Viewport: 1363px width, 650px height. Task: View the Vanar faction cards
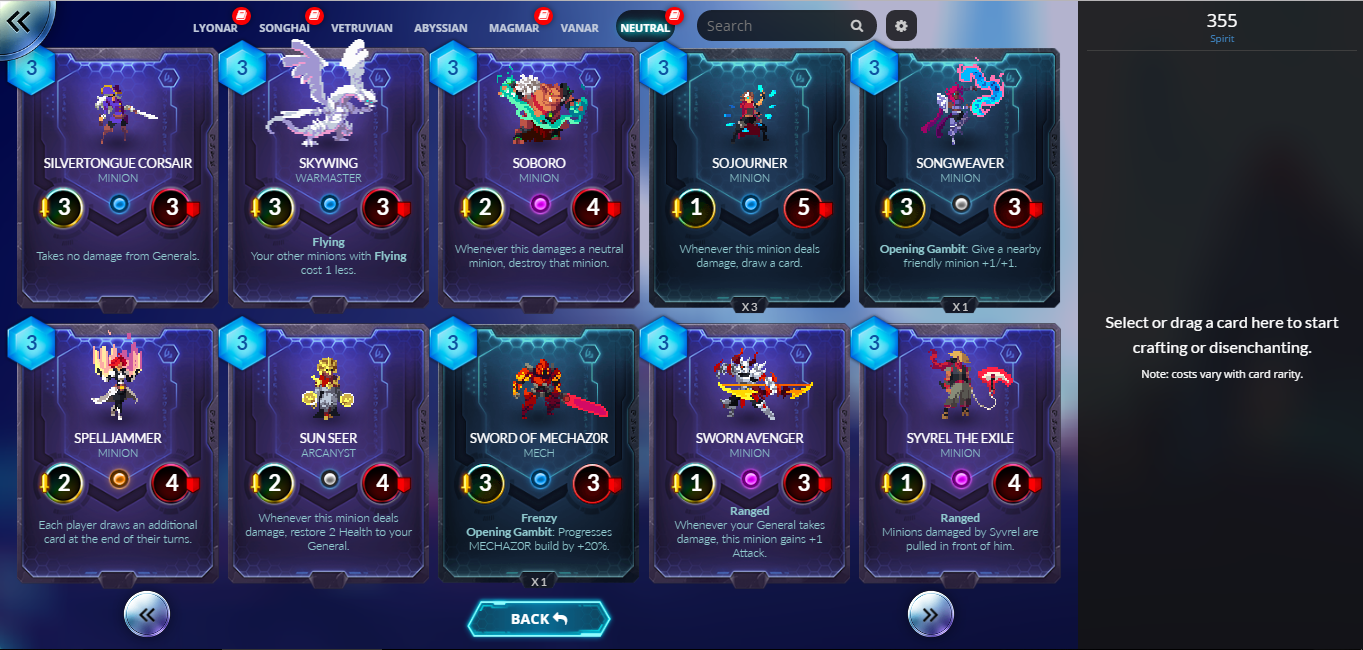(x=580, y=28)
